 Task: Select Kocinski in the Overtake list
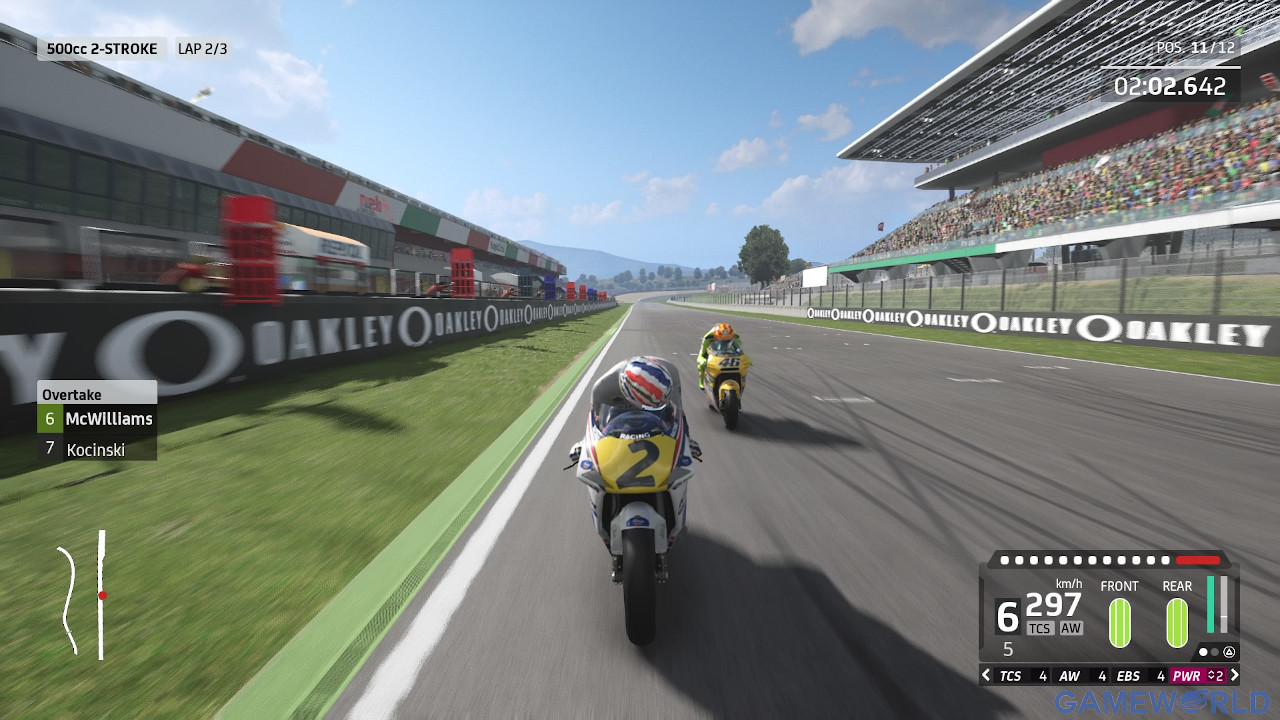97,450
